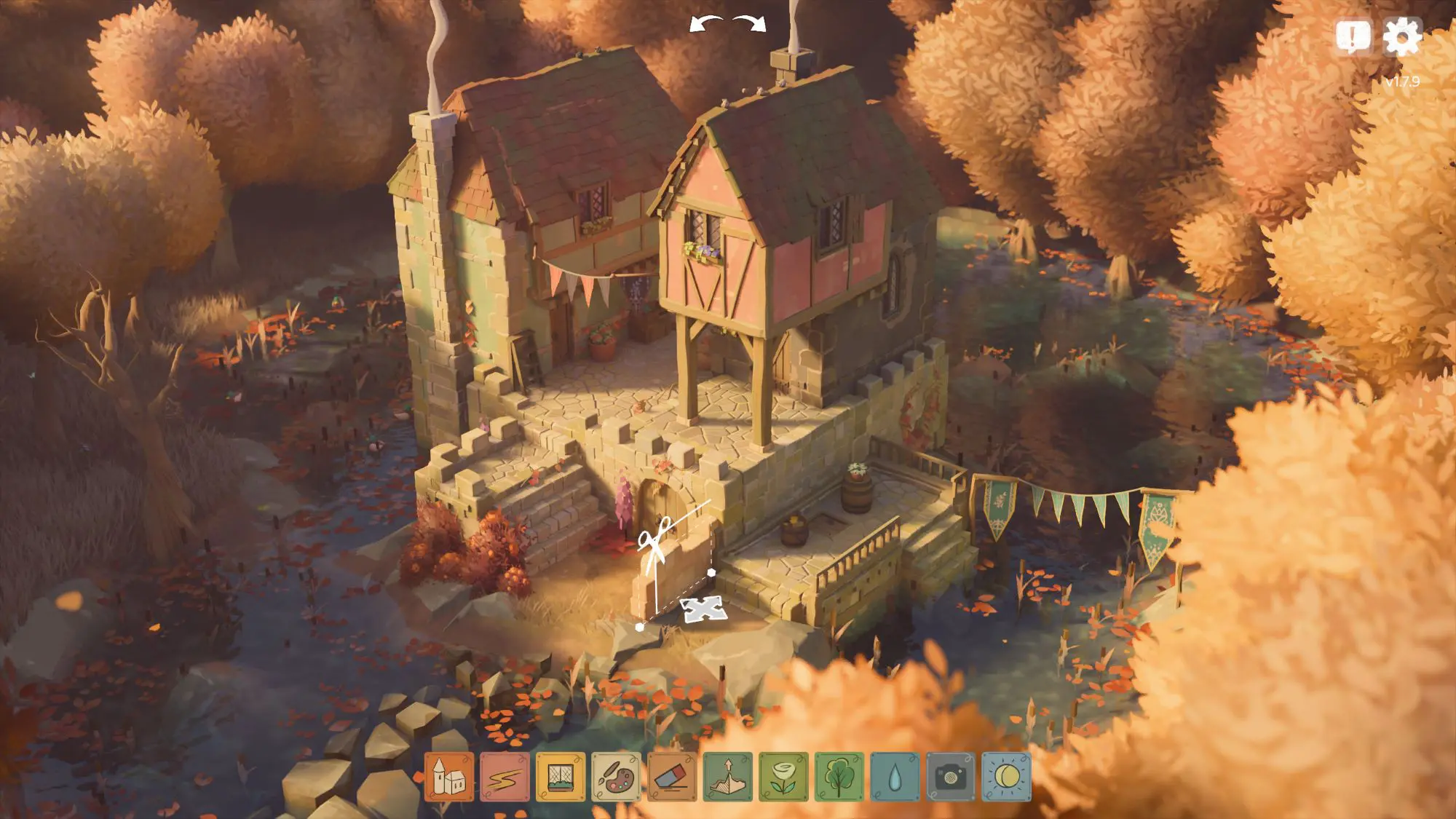
Task: Open photo mode with camera icon
Action: pyautogui.click(x=950, y=777)
